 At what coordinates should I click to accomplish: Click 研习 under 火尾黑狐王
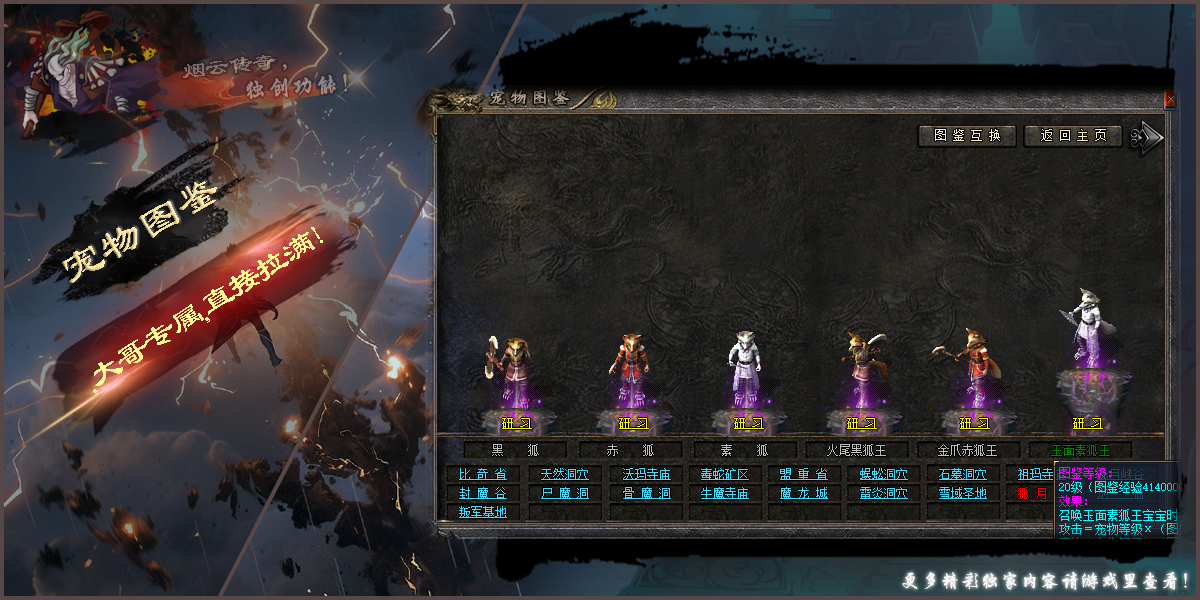tap(861, 423)
